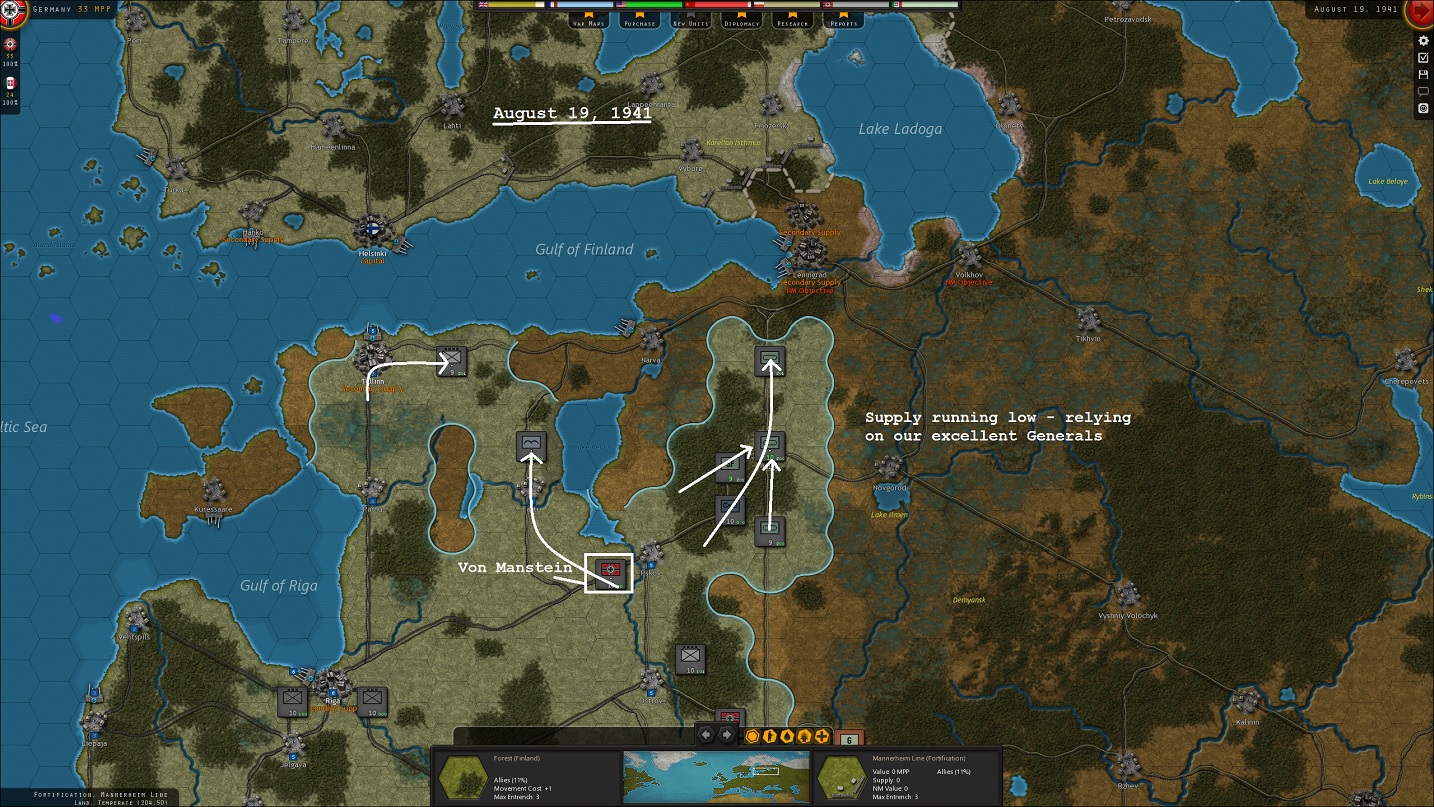The width and height of the screenshot is (1434, 807).
Task: Open the New Units menu
Action: tap(690, 22)
